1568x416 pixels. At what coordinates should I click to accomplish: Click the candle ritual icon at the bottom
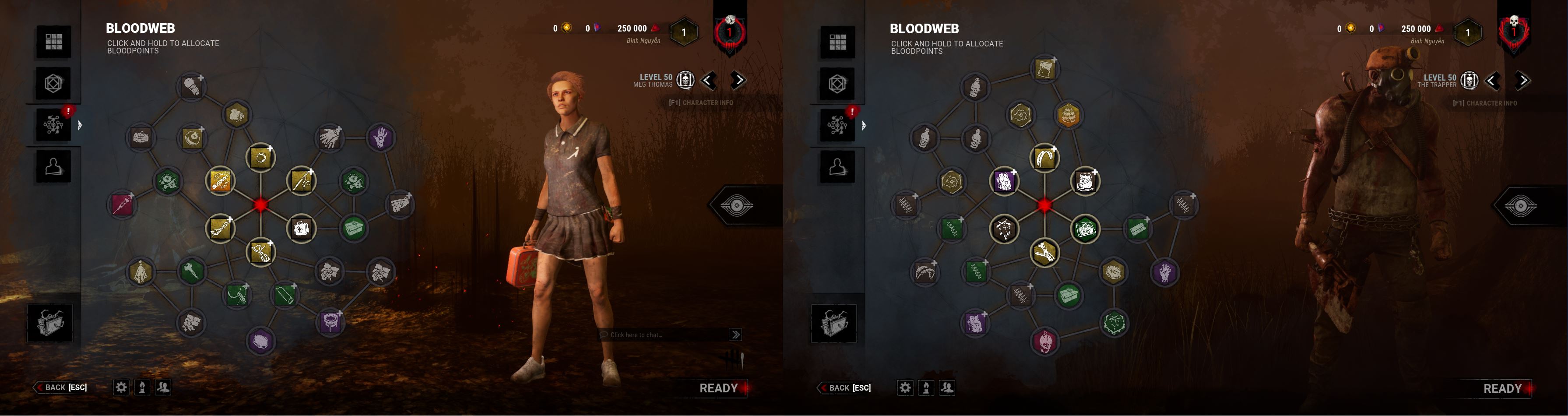pyautogui.click(x=141, y=387)
